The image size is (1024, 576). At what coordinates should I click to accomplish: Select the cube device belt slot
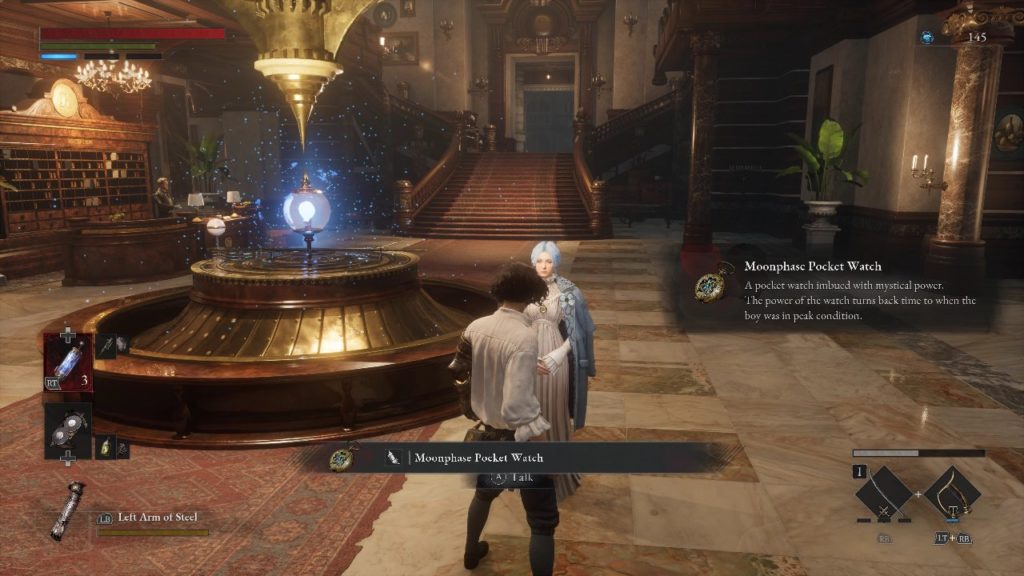tap(67, 430)
